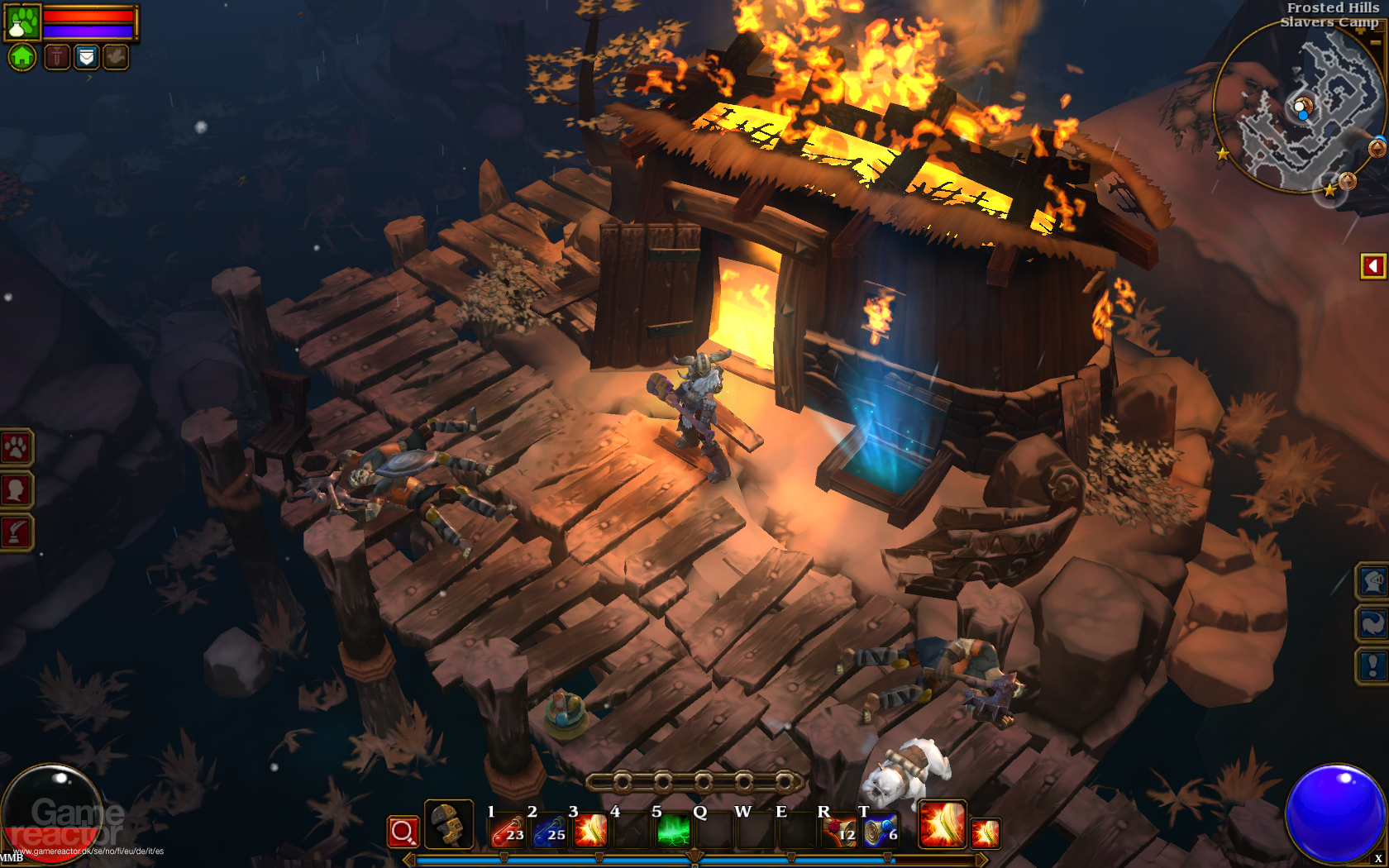Collapse the minimap using the side arrow
1389x868 pixels.
pos(1373,265)
